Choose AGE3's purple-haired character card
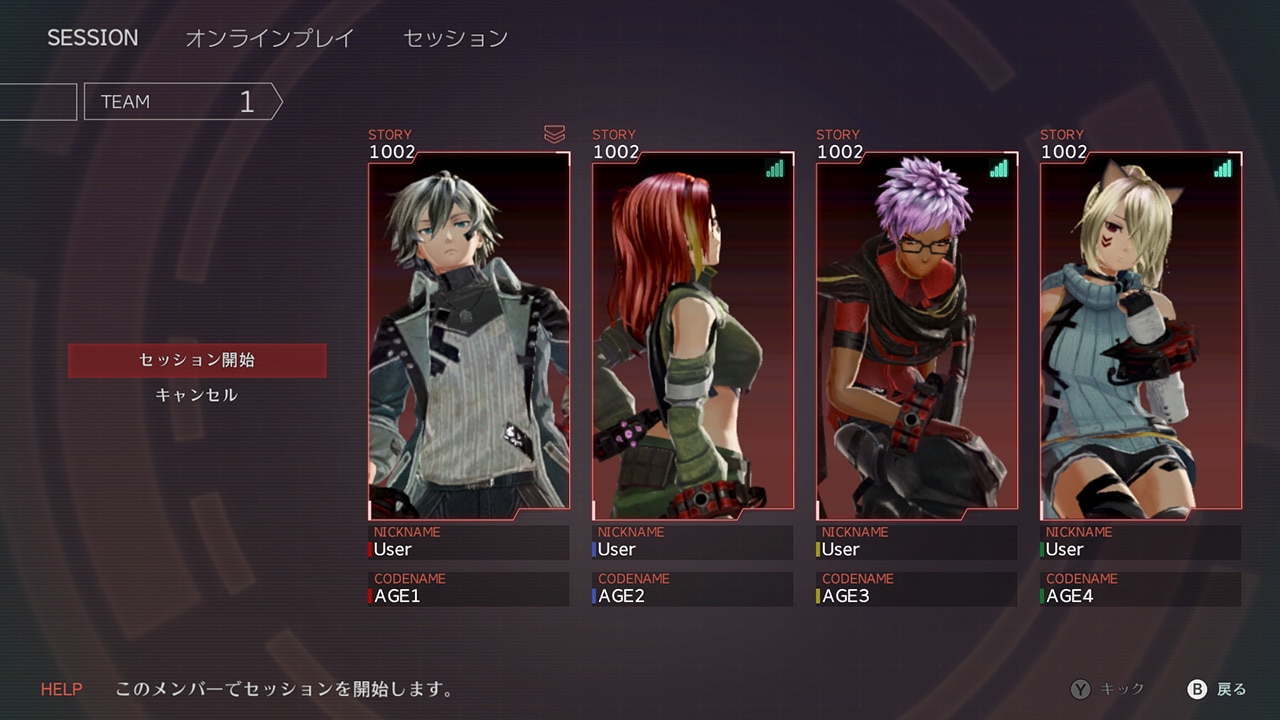 coord(917,335)
